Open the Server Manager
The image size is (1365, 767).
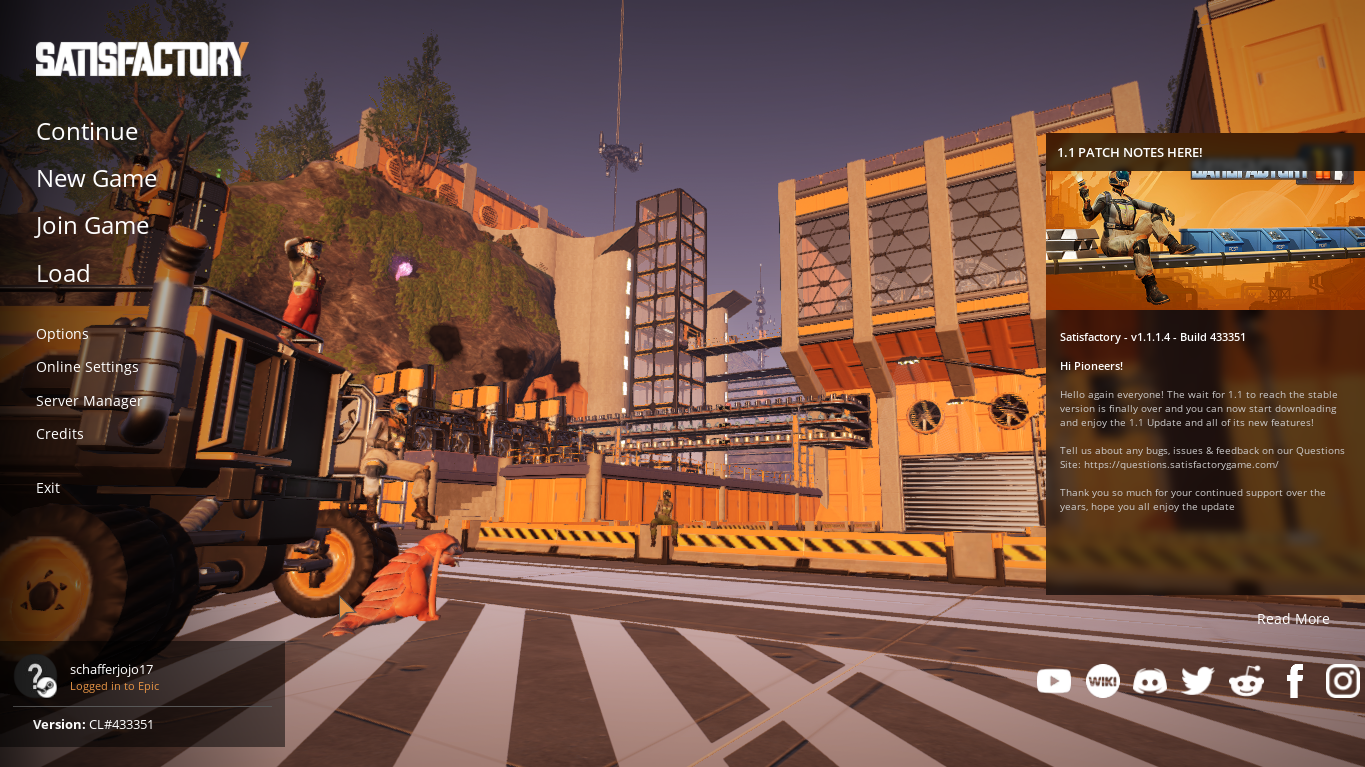point(89,401)
